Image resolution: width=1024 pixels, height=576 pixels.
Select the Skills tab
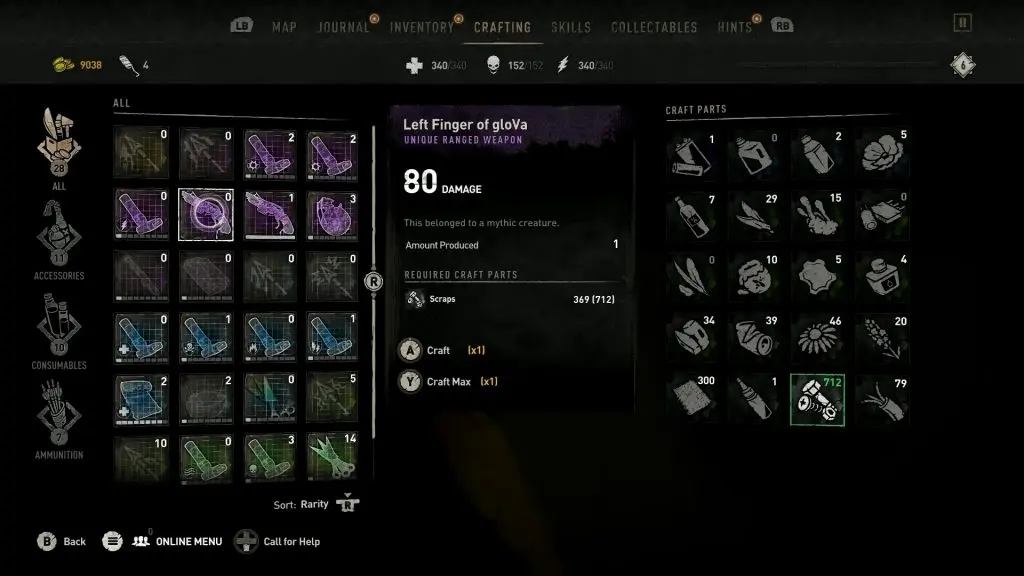point(571,27)
